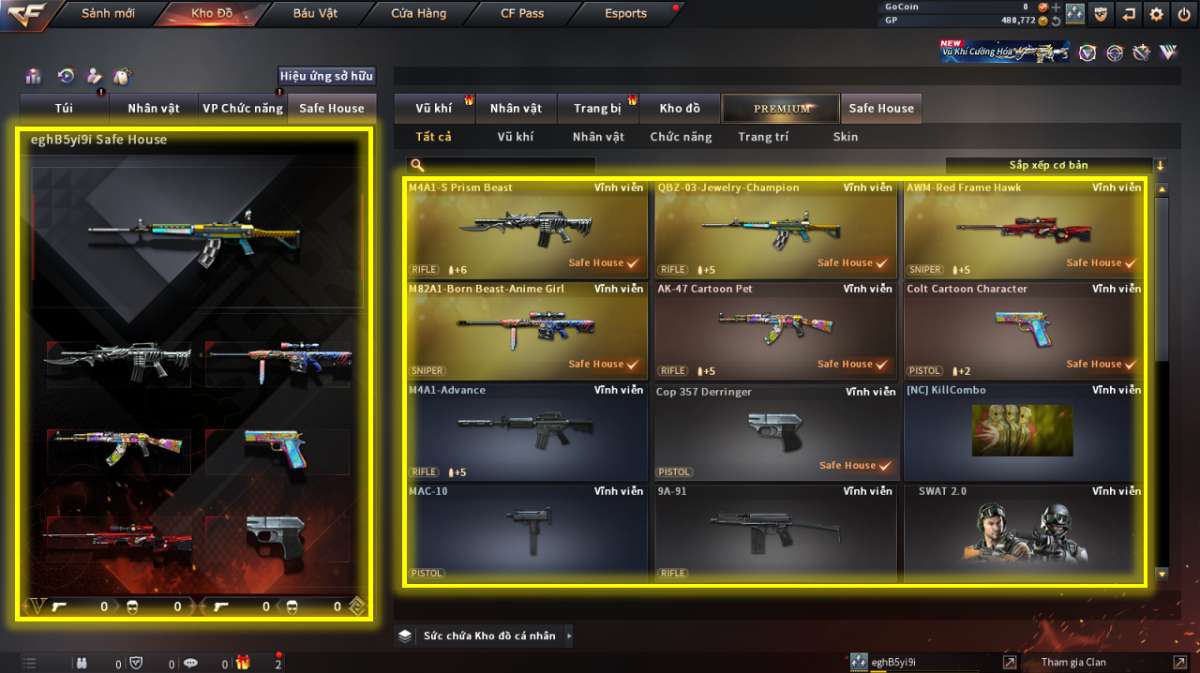Select the AK-47 Cartoon Pet item
Screen dimensions: 1200x673
click(x=775, y=330)
